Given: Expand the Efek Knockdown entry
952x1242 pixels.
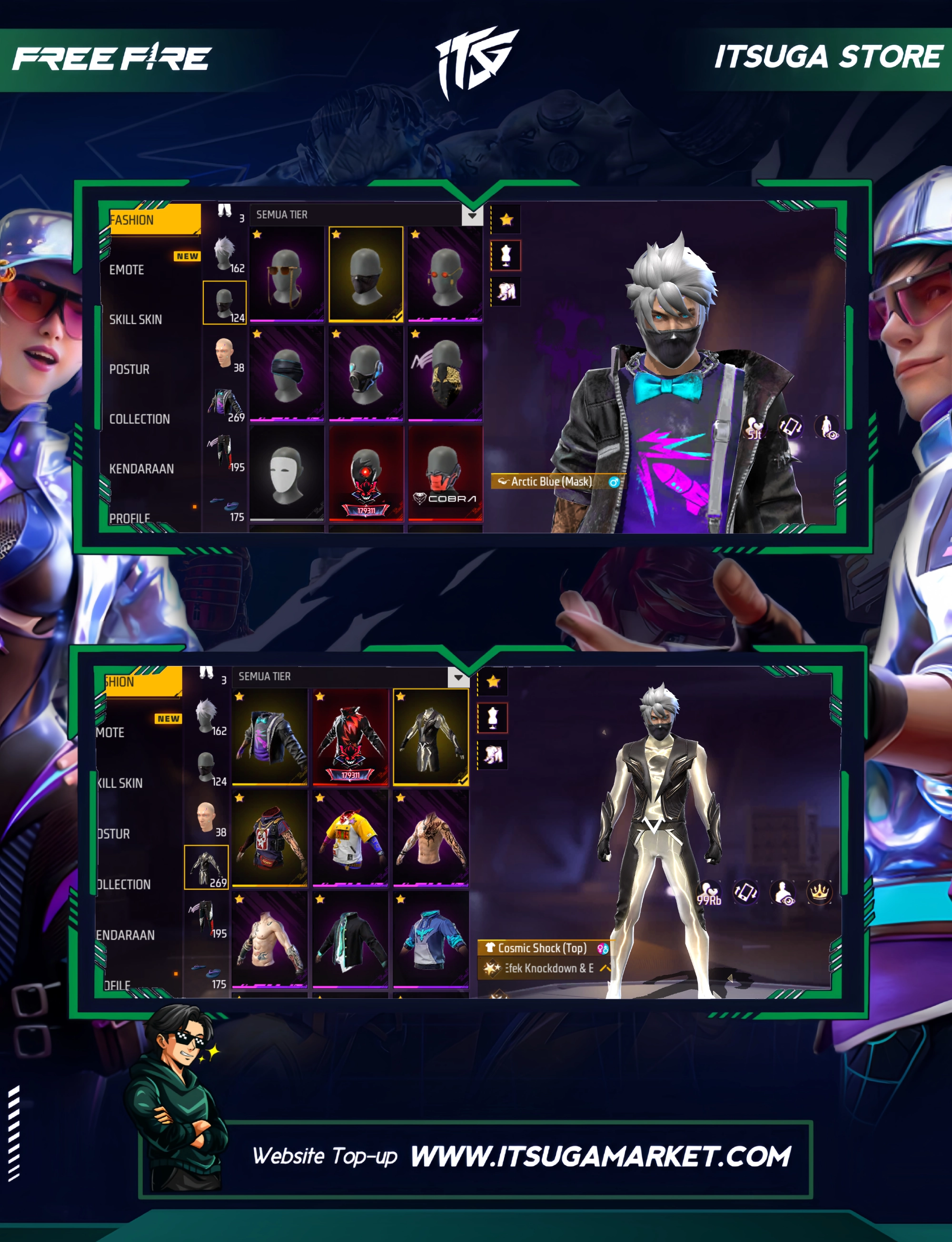Looking at the screenshot, I should [x=604, y=968].
